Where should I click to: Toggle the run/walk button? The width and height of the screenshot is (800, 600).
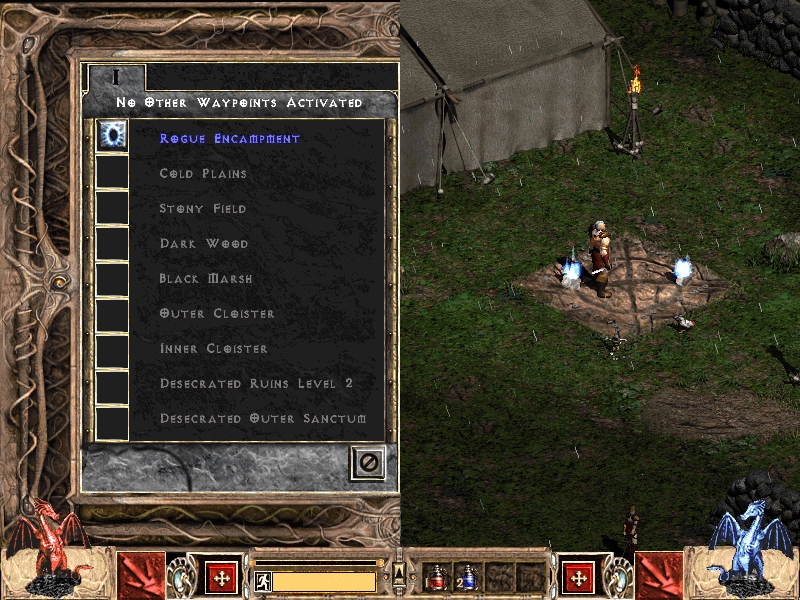[265, 581]
